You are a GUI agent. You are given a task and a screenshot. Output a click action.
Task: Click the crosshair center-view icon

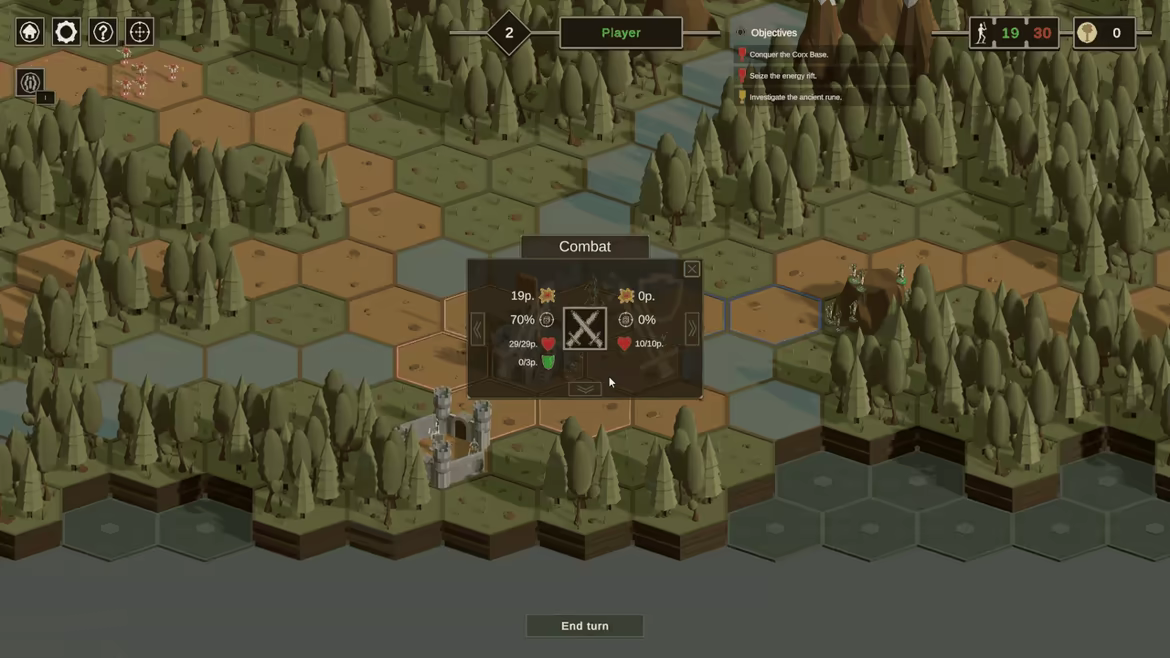[140, 32]
